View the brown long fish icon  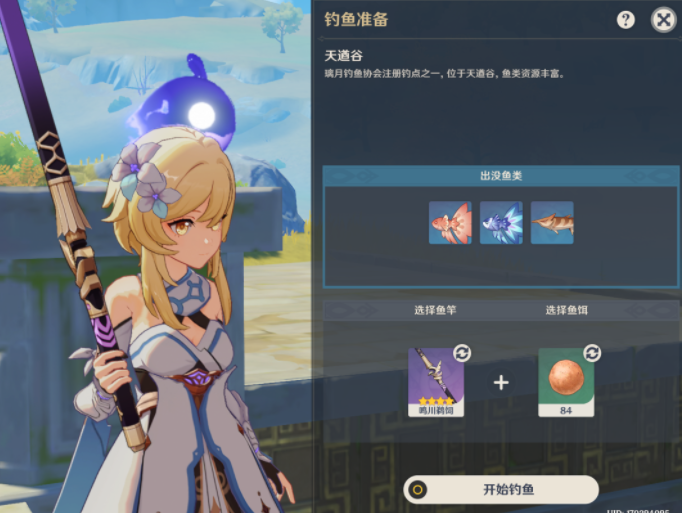(x=552, y=223)
